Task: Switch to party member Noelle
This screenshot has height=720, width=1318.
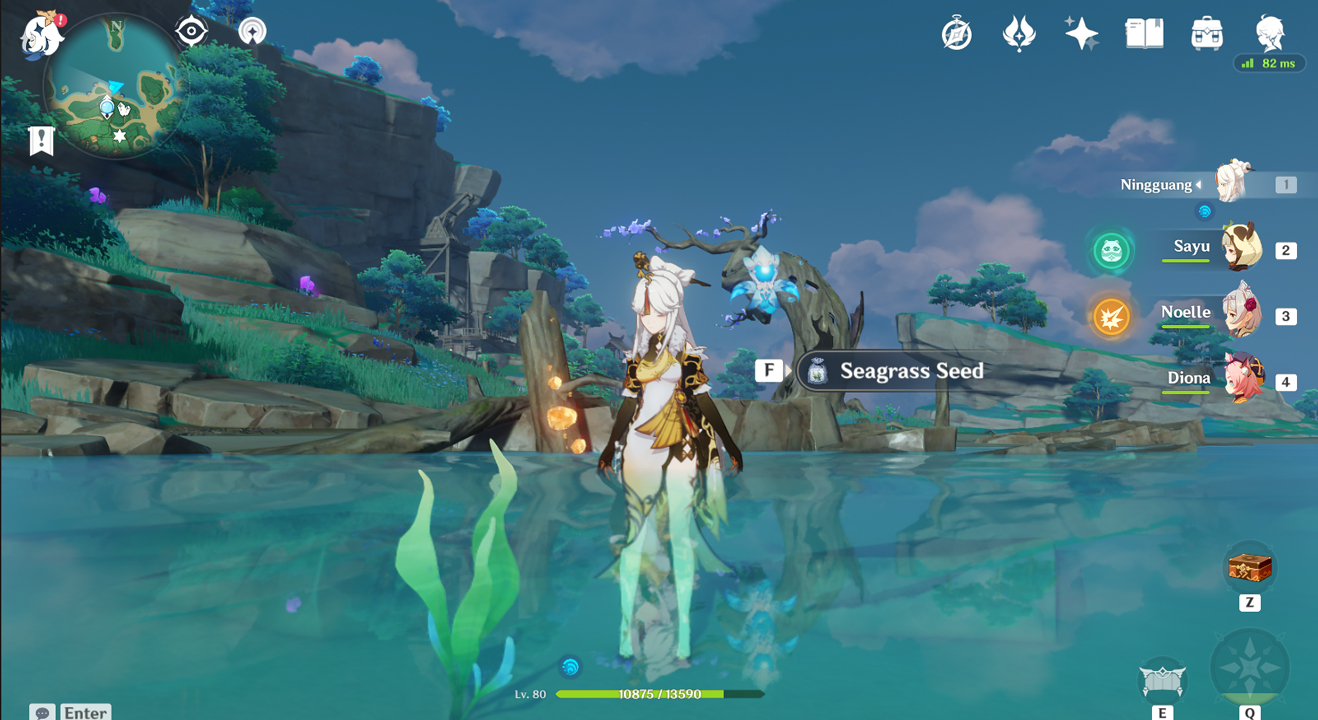Action: pos(1241,315)
